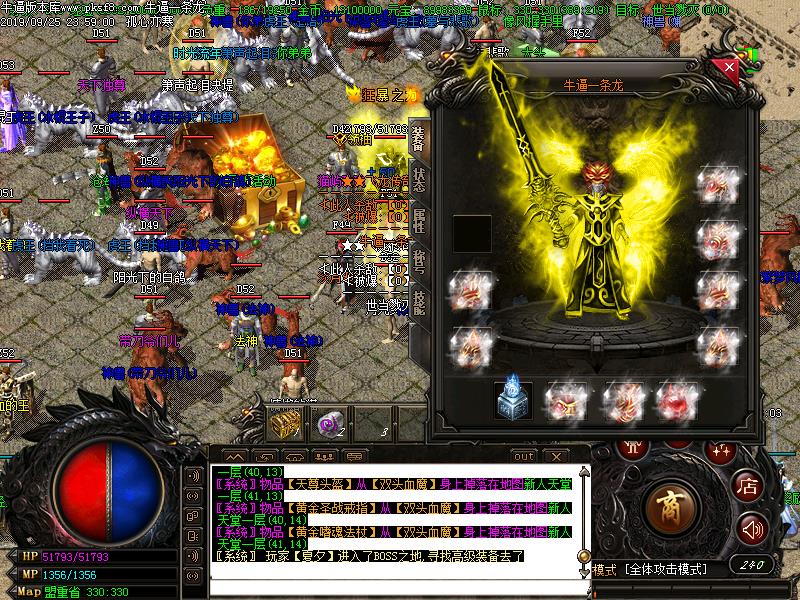
Task: Select the 称号 title tab
Action: coord(418,262)
